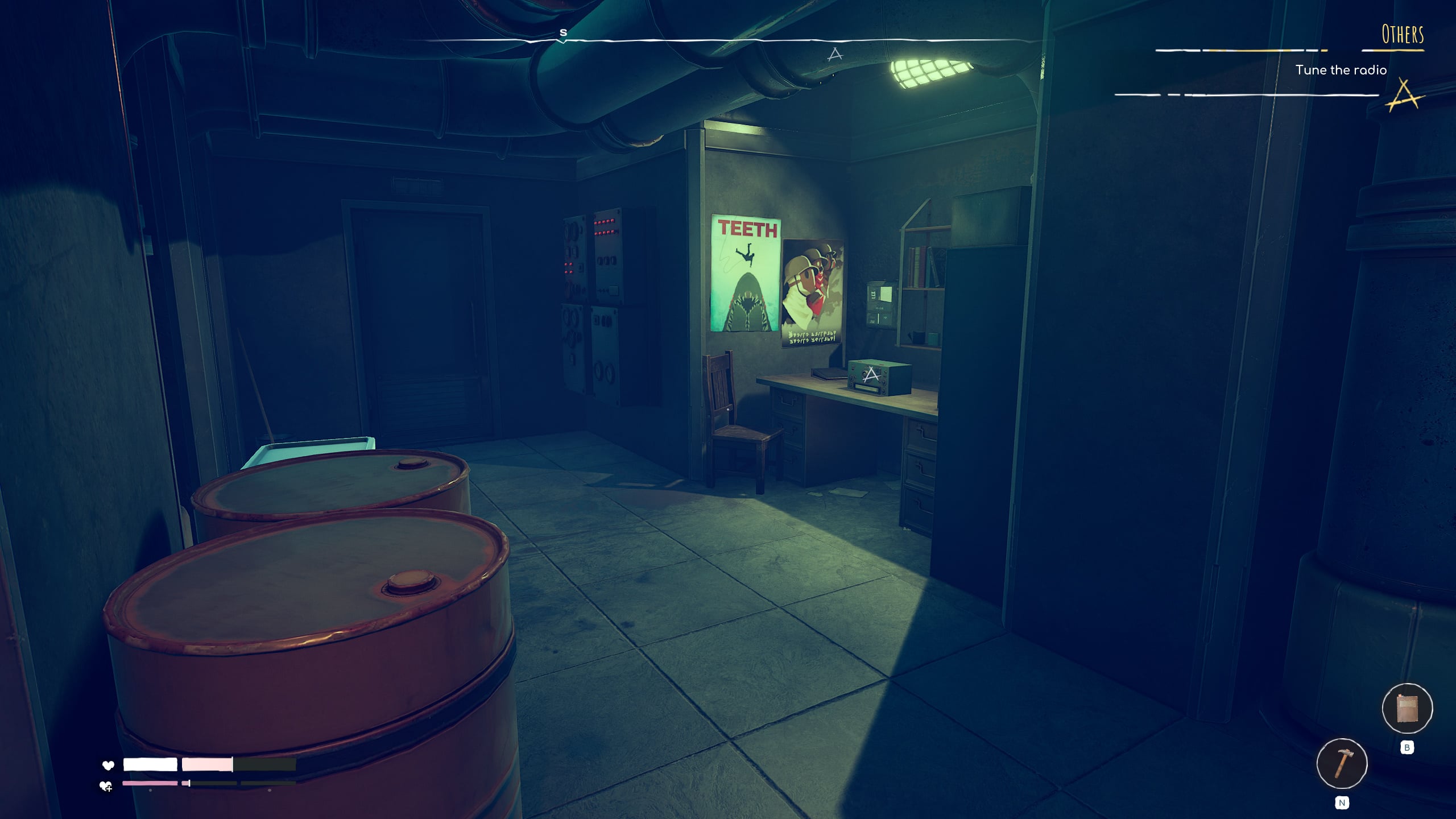Click the south marker on the compass bar
The image size is (1456, 819).
(563, 33)
